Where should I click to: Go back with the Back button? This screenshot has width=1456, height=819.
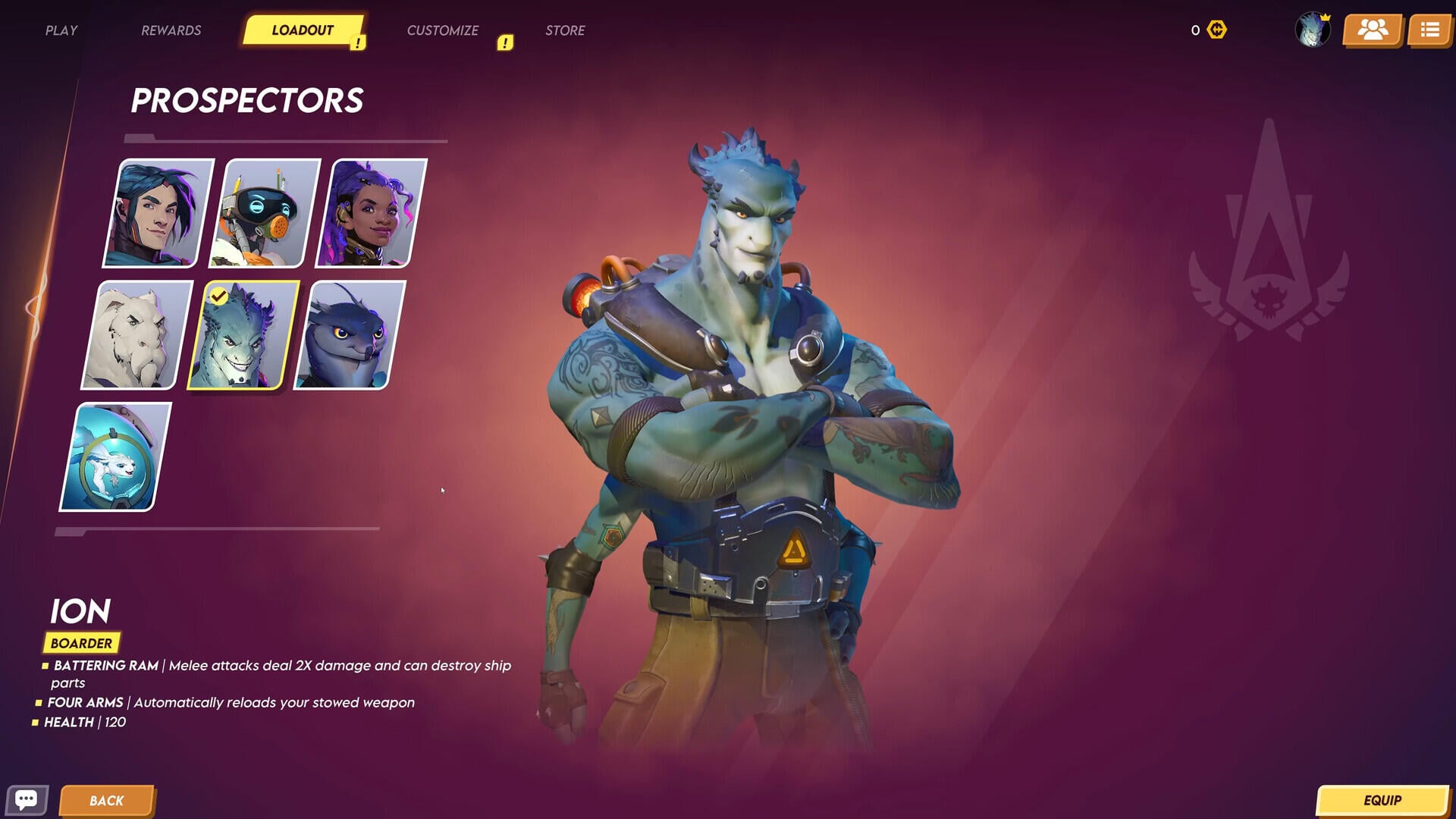tap(107, 801)
